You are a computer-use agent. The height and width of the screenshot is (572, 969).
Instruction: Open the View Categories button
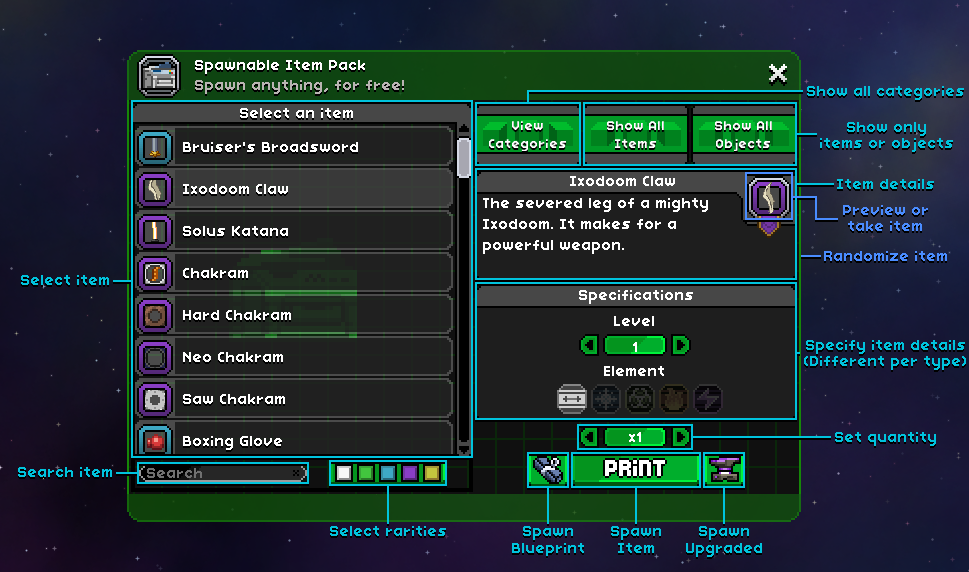[x=527, y=135]
